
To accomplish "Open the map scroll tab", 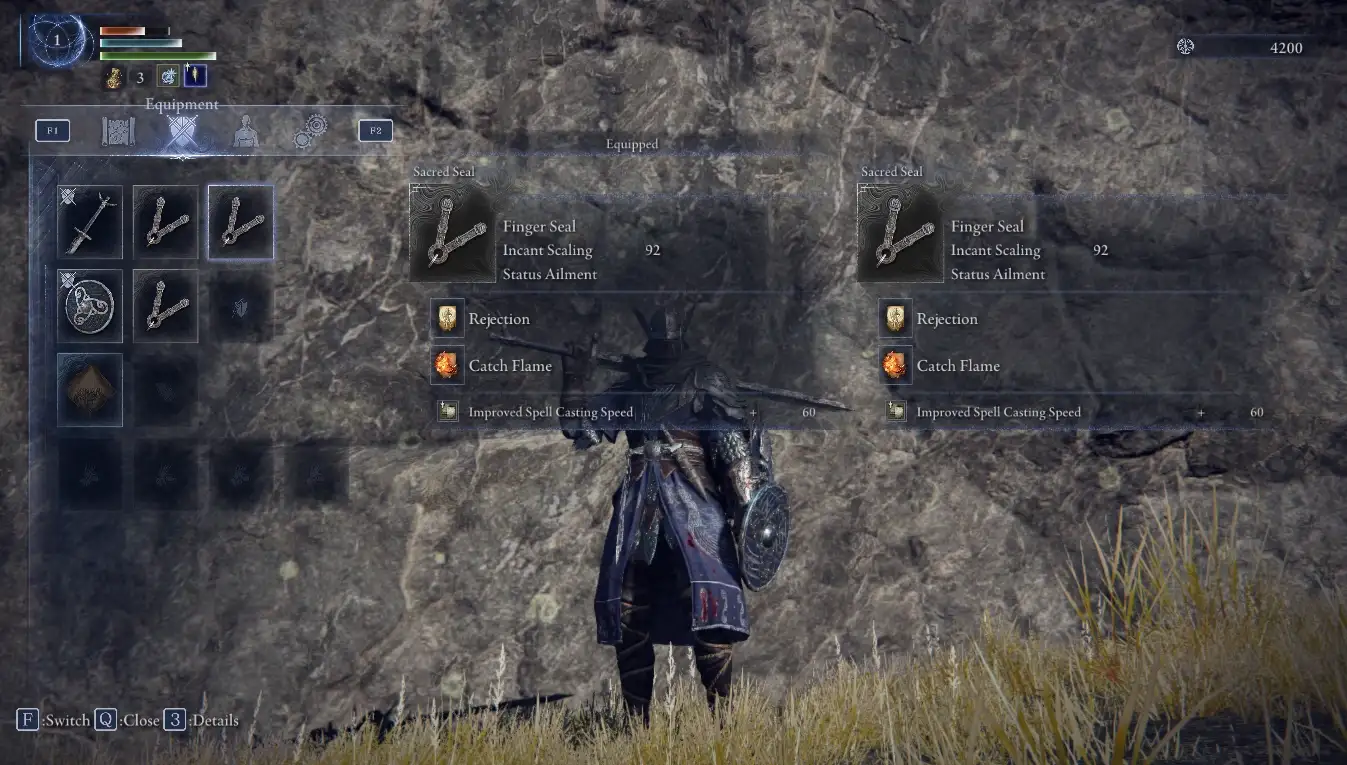I will [118, 131].
